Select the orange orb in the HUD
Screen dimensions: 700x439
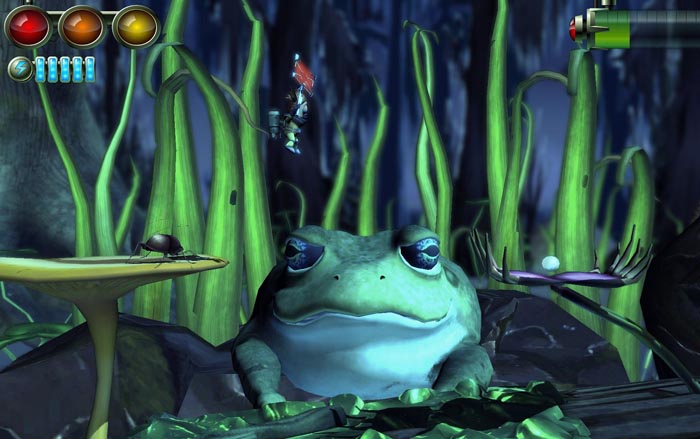click(82, 25)
